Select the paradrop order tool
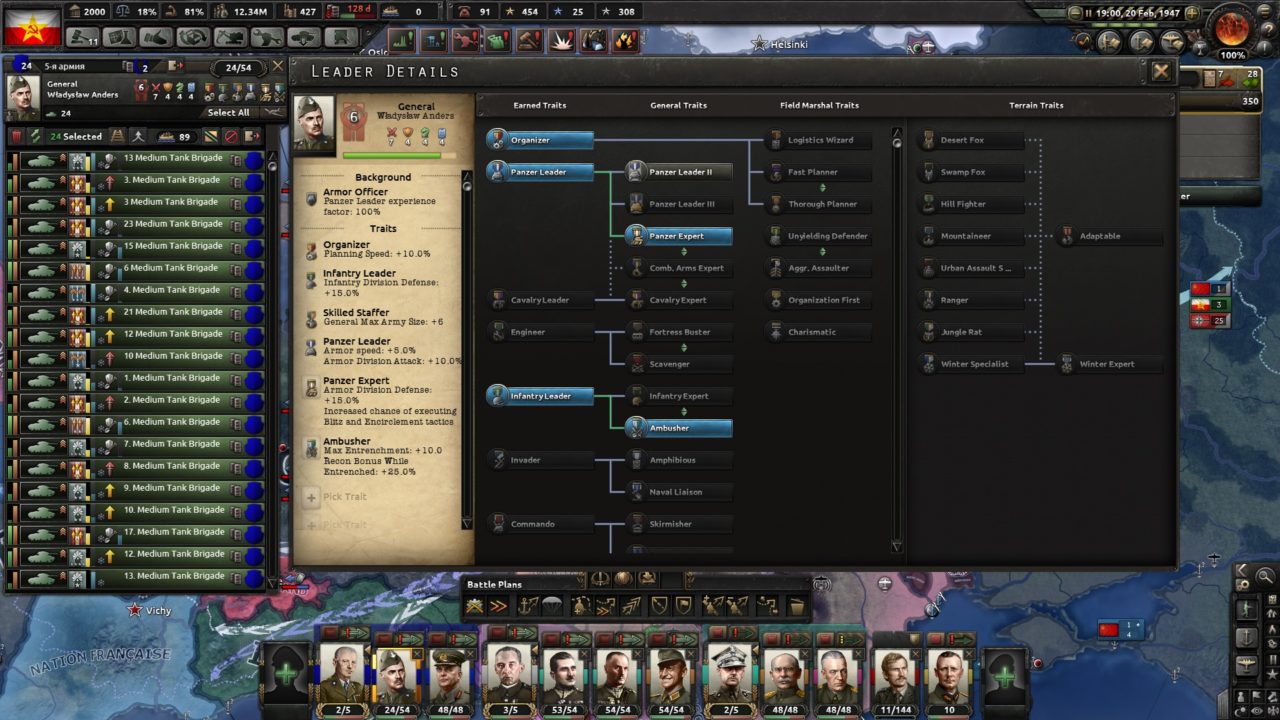1280x720 pixels. coord(552,605)
